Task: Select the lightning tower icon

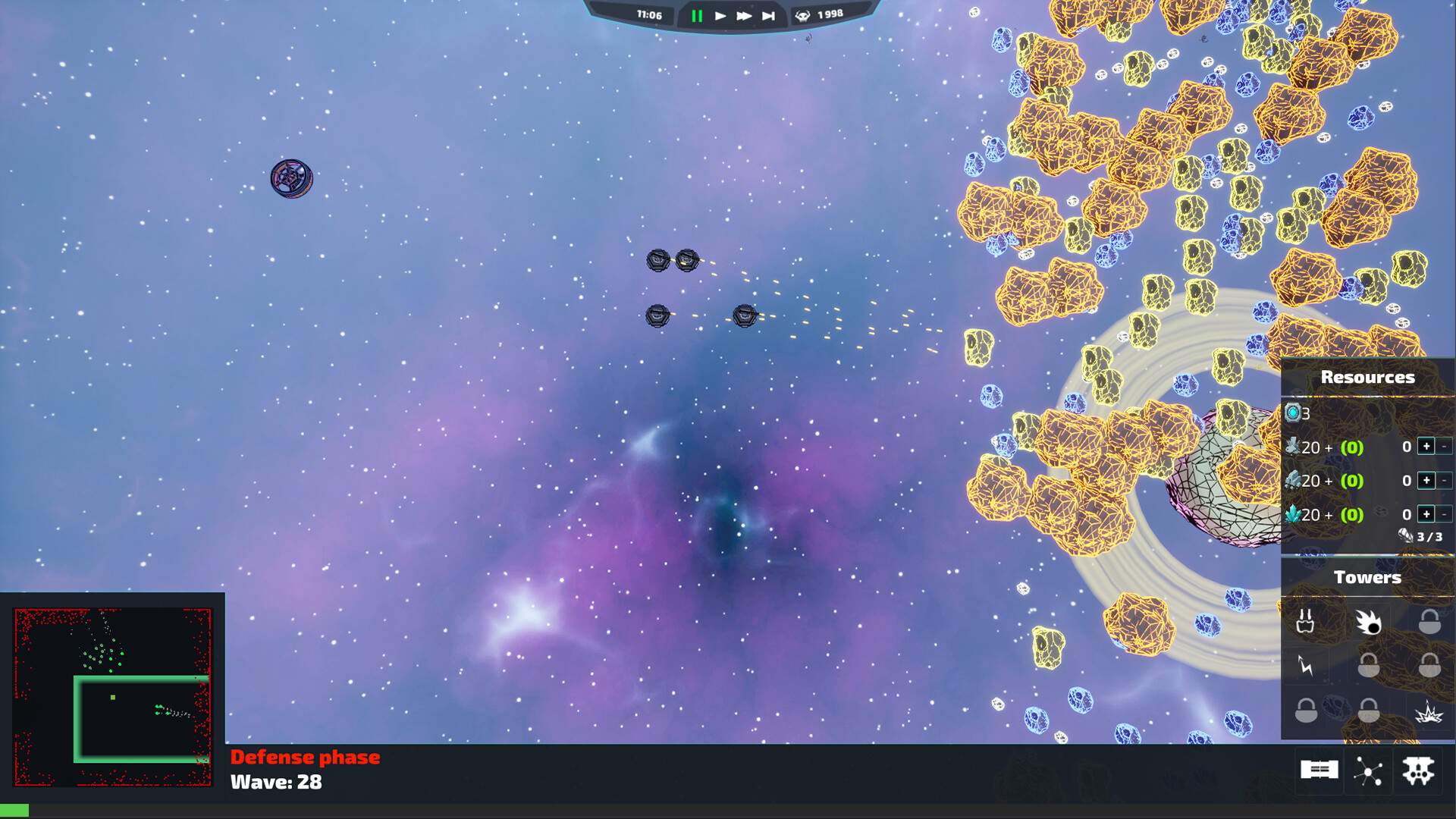Action: (x=1306, y=665)
